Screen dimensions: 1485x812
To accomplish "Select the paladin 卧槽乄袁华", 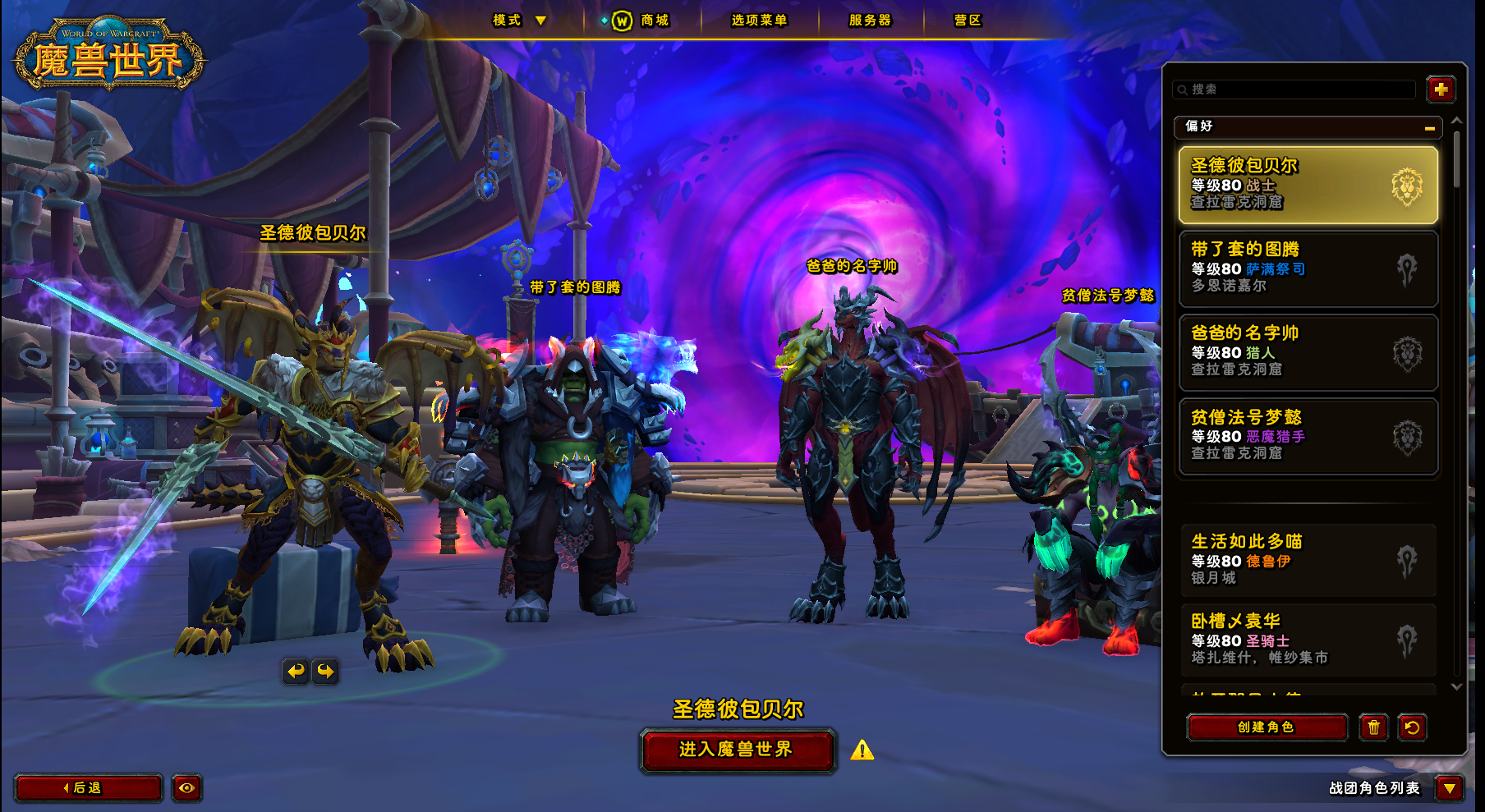I will coord(1308,640).
